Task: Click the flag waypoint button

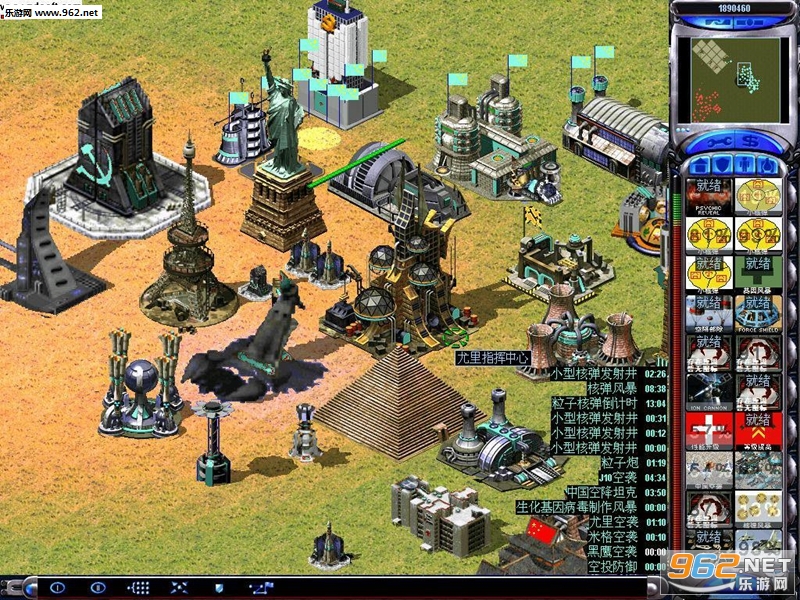Action: pyautogui.click(x=261, y=588)
